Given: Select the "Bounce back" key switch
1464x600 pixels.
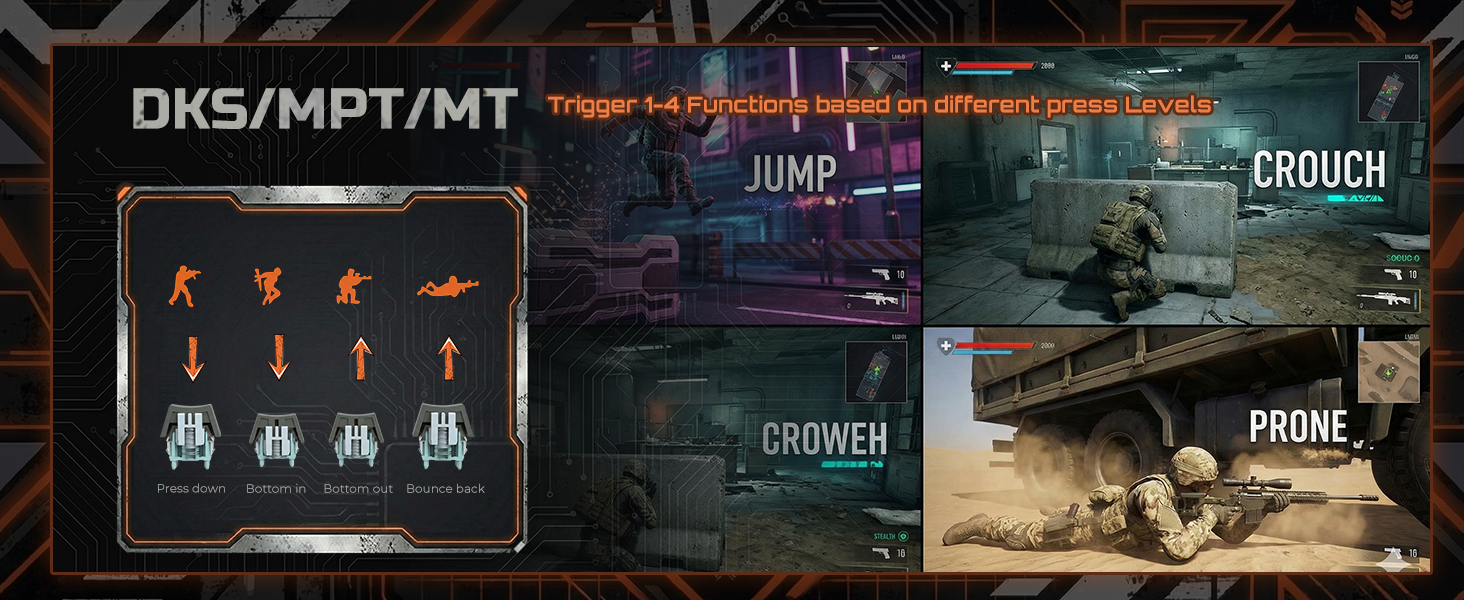Looking at the screenshot, I should click(x=445, y=436).
